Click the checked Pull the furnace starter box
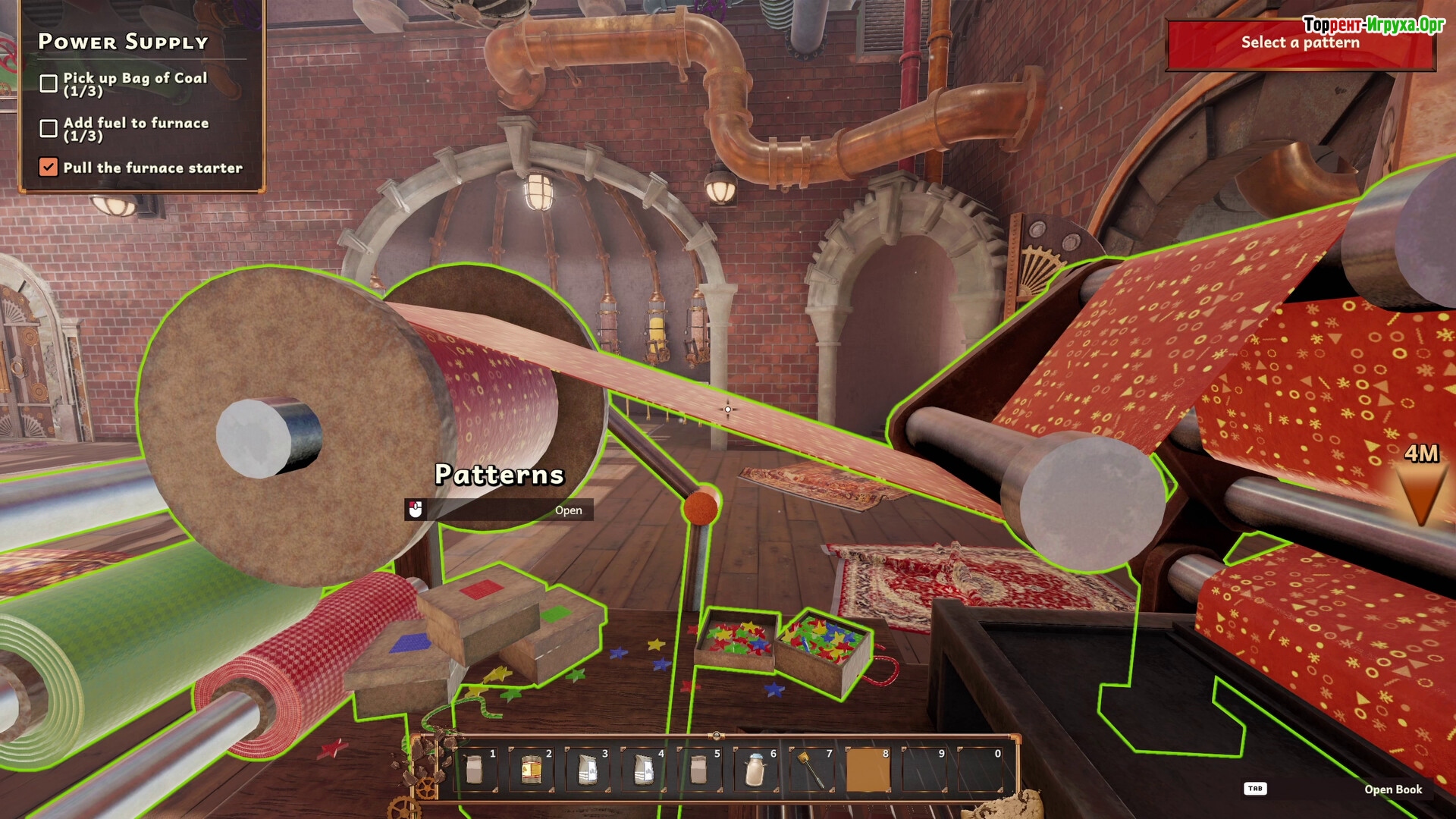Image resolution: width=1456 pixels, height=819 pixels. click(x=49, y=167)
